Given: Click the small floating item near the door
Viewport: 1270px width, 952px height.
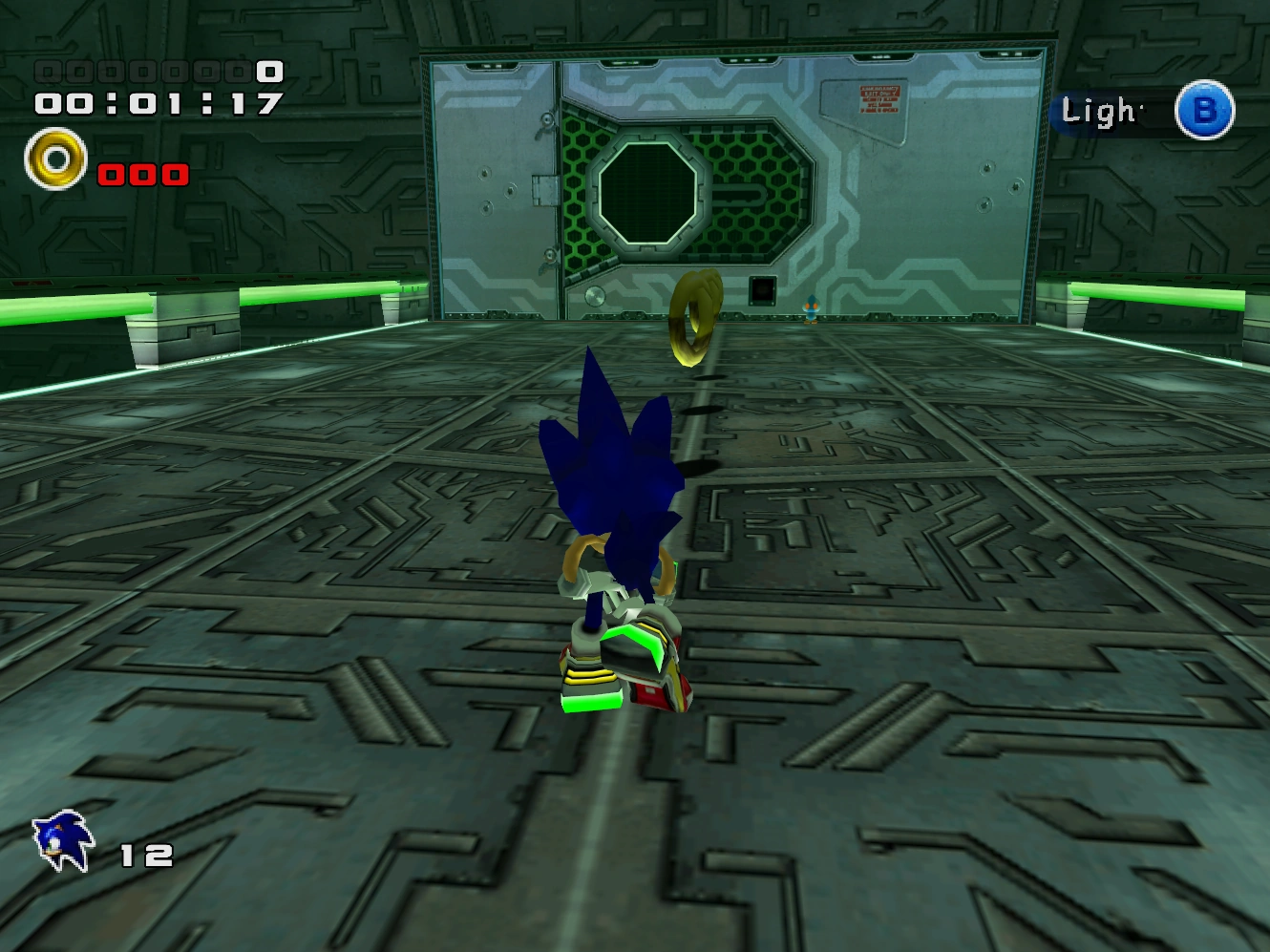Looking at the screenshot, I should click(x=810, y=308).
